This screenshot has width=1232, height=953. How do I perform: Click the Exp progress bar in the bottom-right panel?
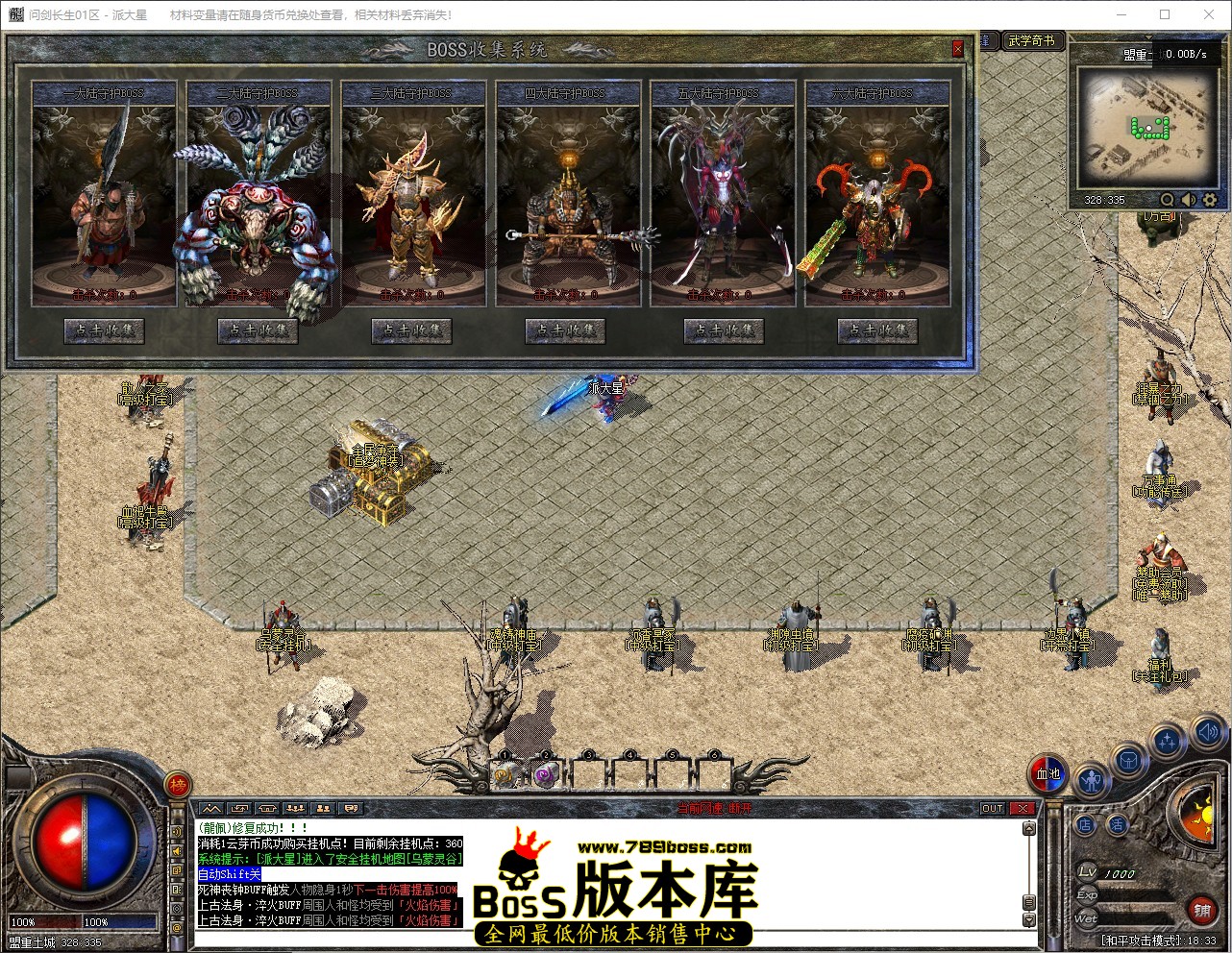point(1132,897)
